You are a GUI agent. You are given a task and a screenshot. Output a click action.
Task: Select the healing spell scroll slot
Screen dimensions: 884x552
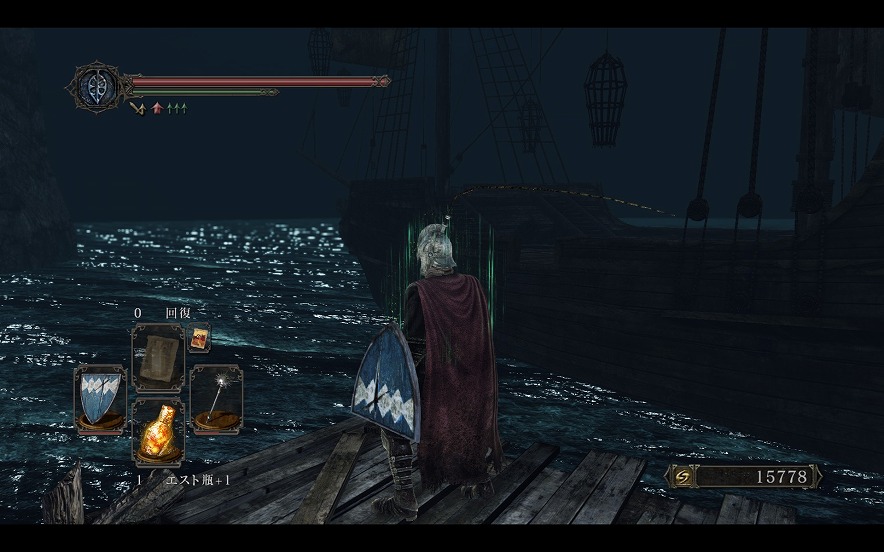(158, 359)
